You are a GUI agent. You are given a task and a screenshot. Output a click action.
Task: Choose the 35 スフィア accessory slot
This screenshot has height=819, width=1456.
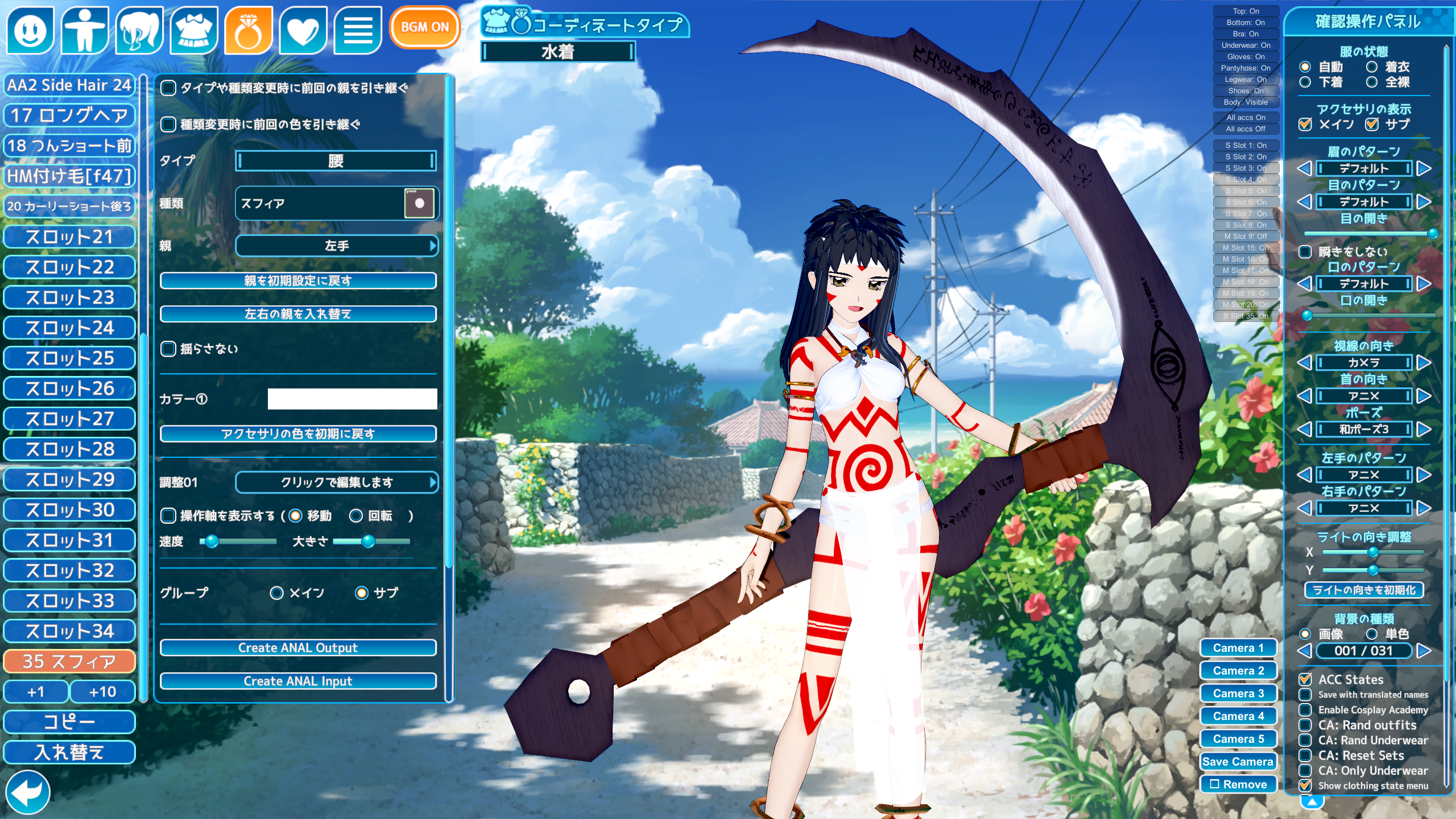(x=69, y=661)
